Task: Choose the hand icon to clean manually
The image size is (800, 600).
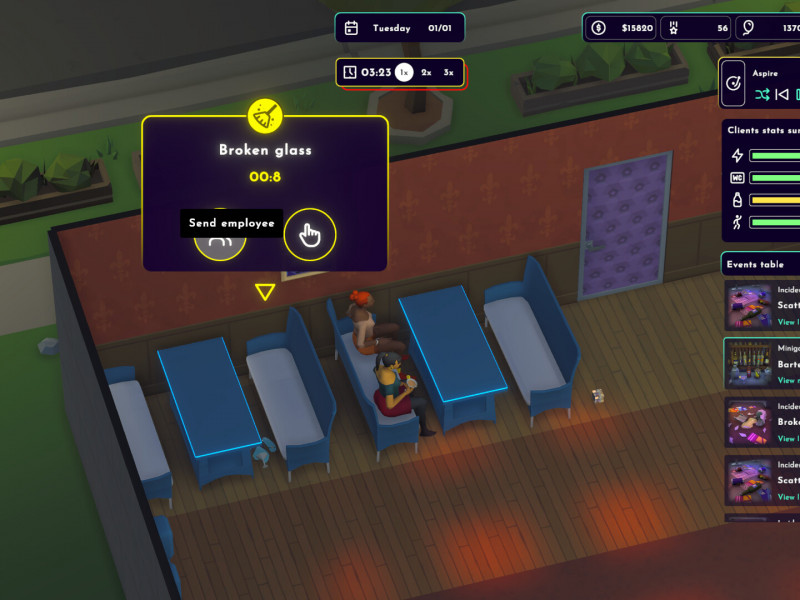Action: tap(310, 235)
